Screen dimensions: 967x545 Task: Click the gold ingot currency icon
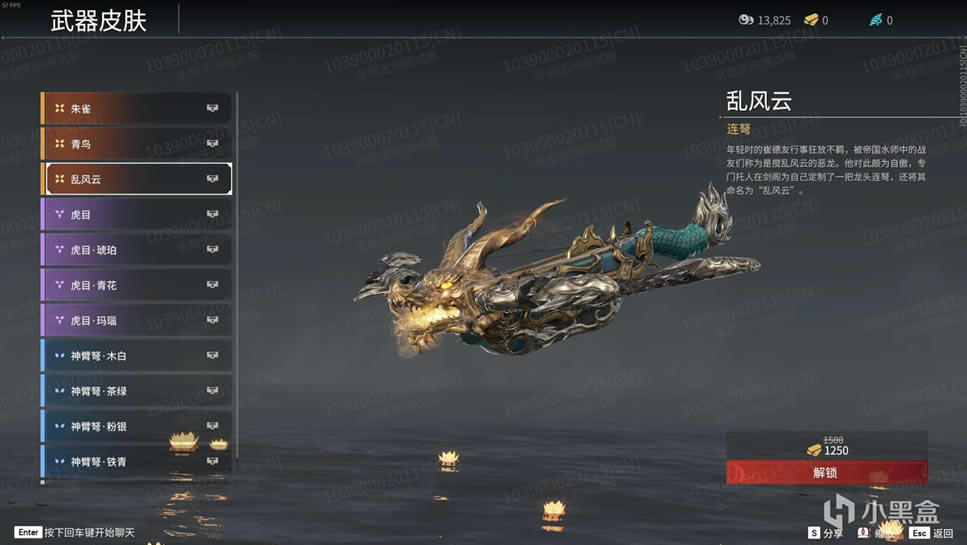click(811, 20)
